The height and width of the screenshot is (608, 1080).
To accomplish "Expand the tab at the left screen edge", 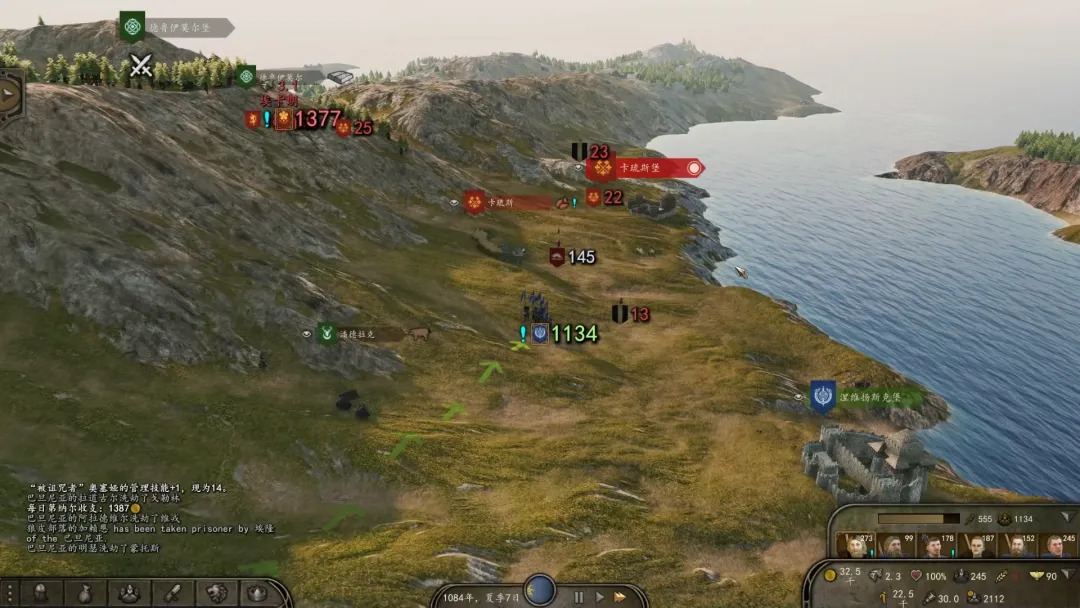I will [x=10, y=95].
